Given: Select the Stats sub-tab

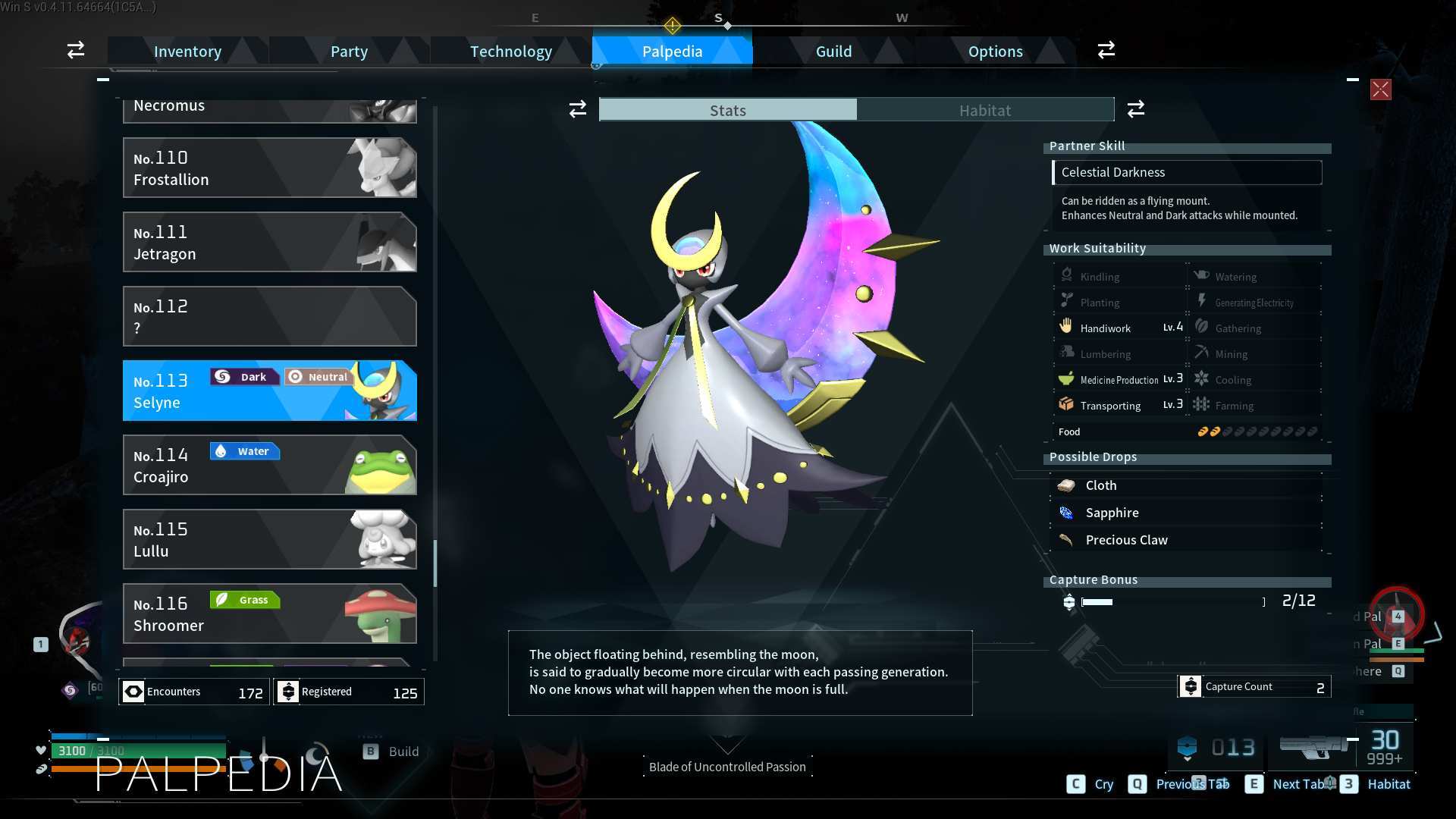Looking at the screenshot, I should pos(728,110).
